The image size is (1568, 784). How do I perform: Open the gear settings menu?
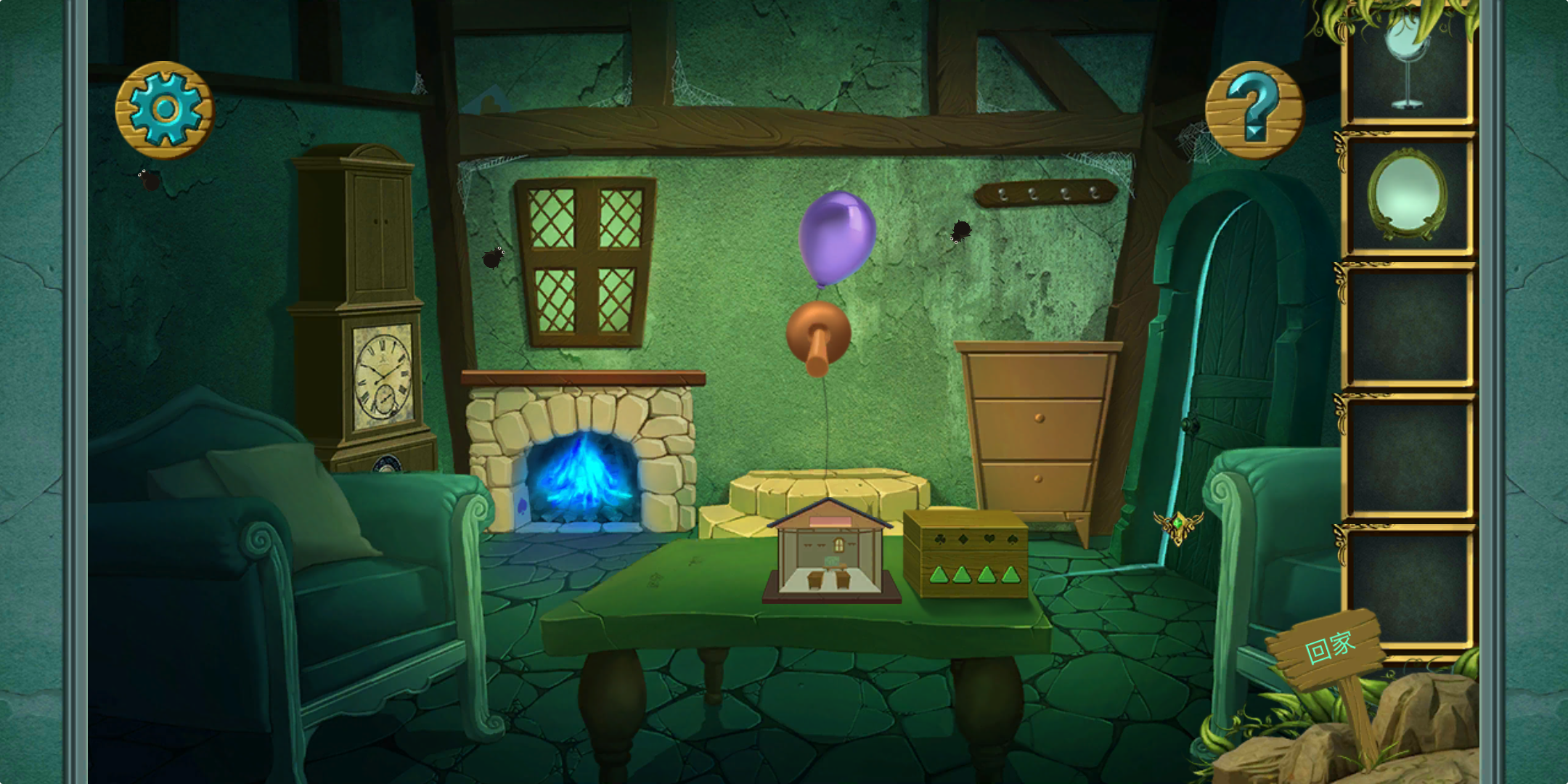tap(165, 110)
